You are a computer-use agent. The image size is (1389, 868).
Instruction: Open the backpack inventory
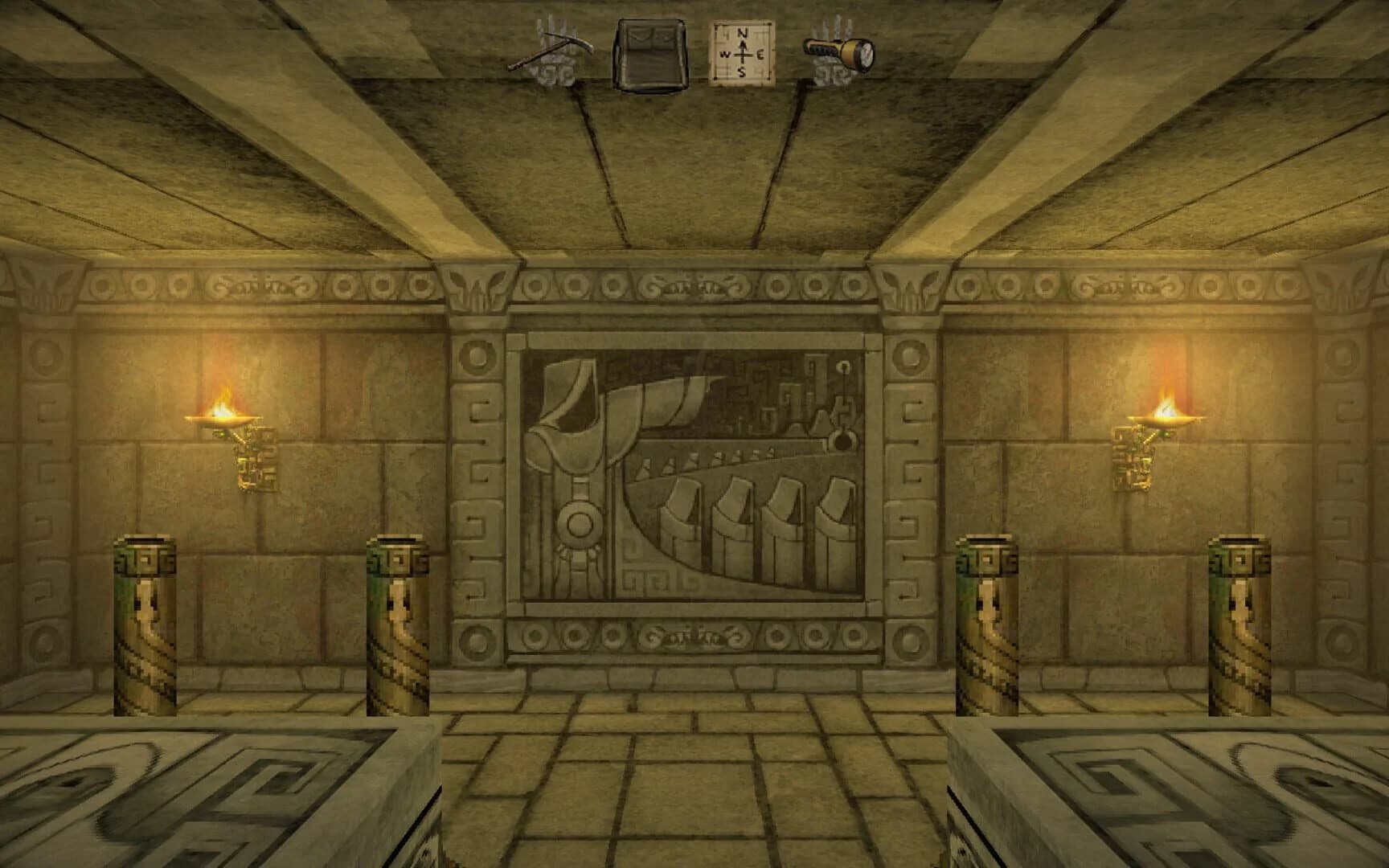[x=651, y=54]
